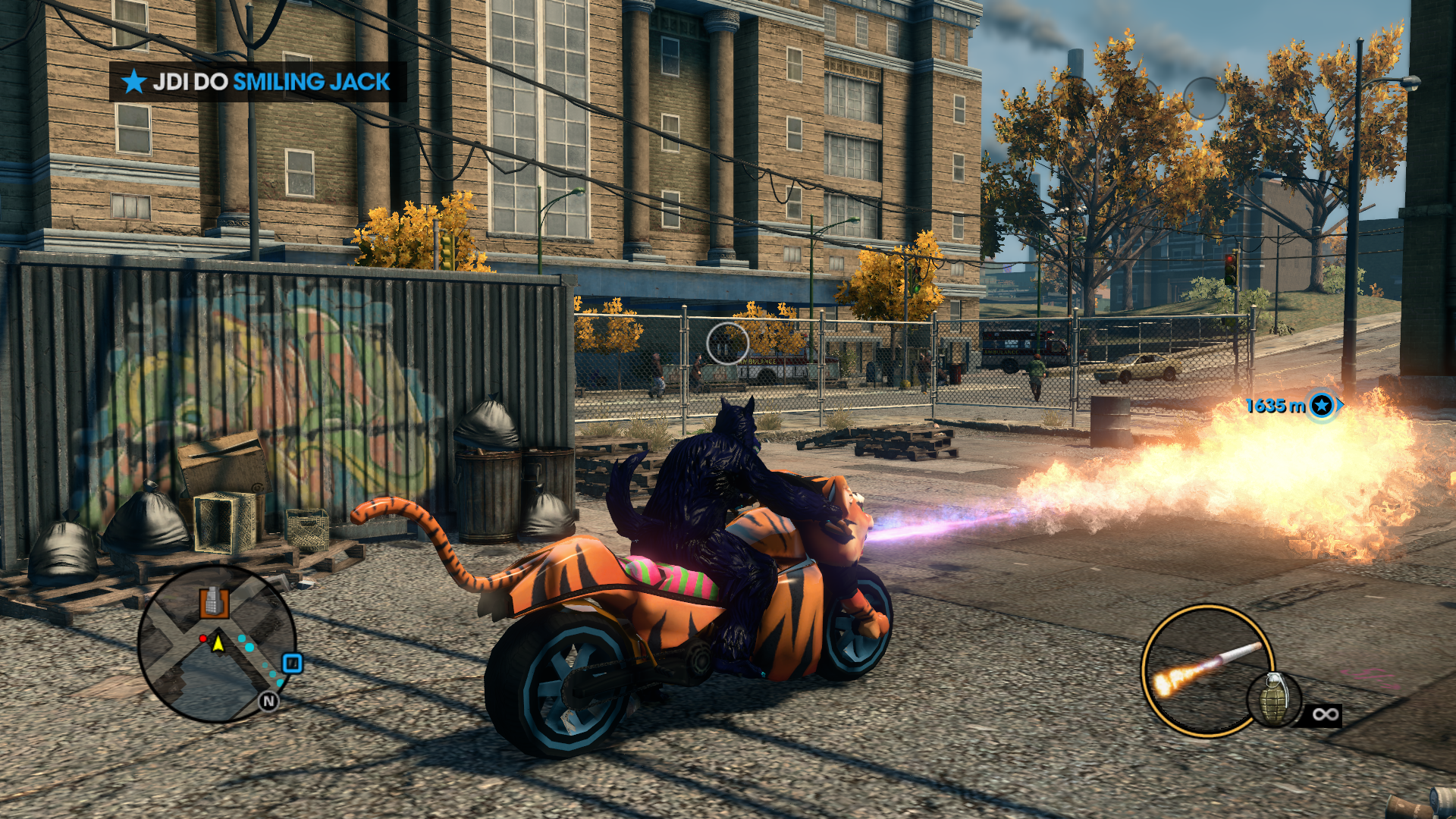Click the orange building icon on minimap
This screenshot has height=819, width=1456.
214,602
